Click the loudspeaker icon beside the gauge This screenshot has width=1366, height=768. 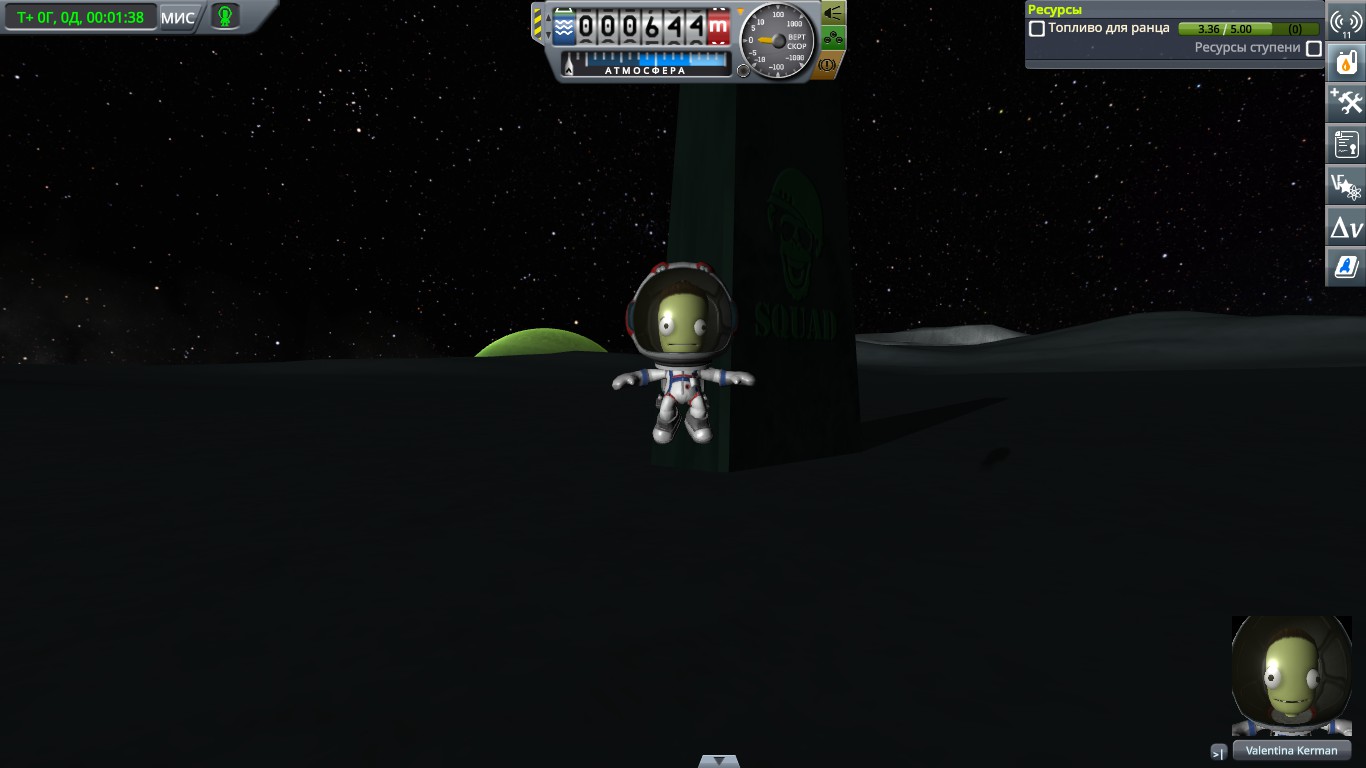[832, 12]
